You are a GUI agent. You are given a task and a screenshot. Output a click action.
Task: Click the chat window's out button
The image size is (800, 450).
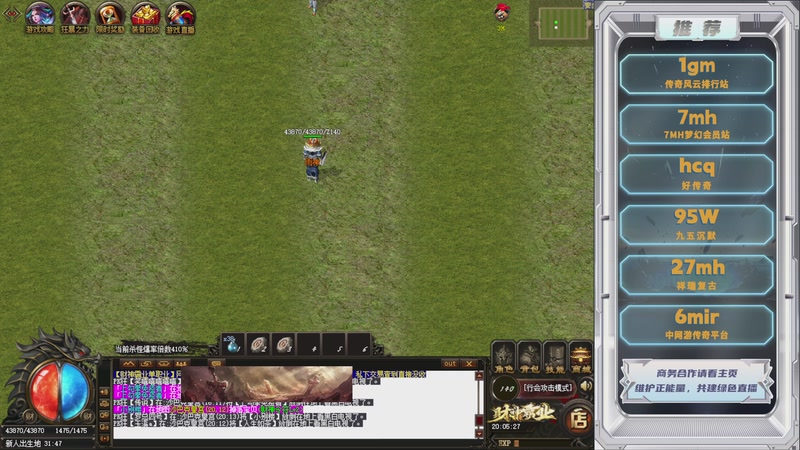tap(450, 364)
